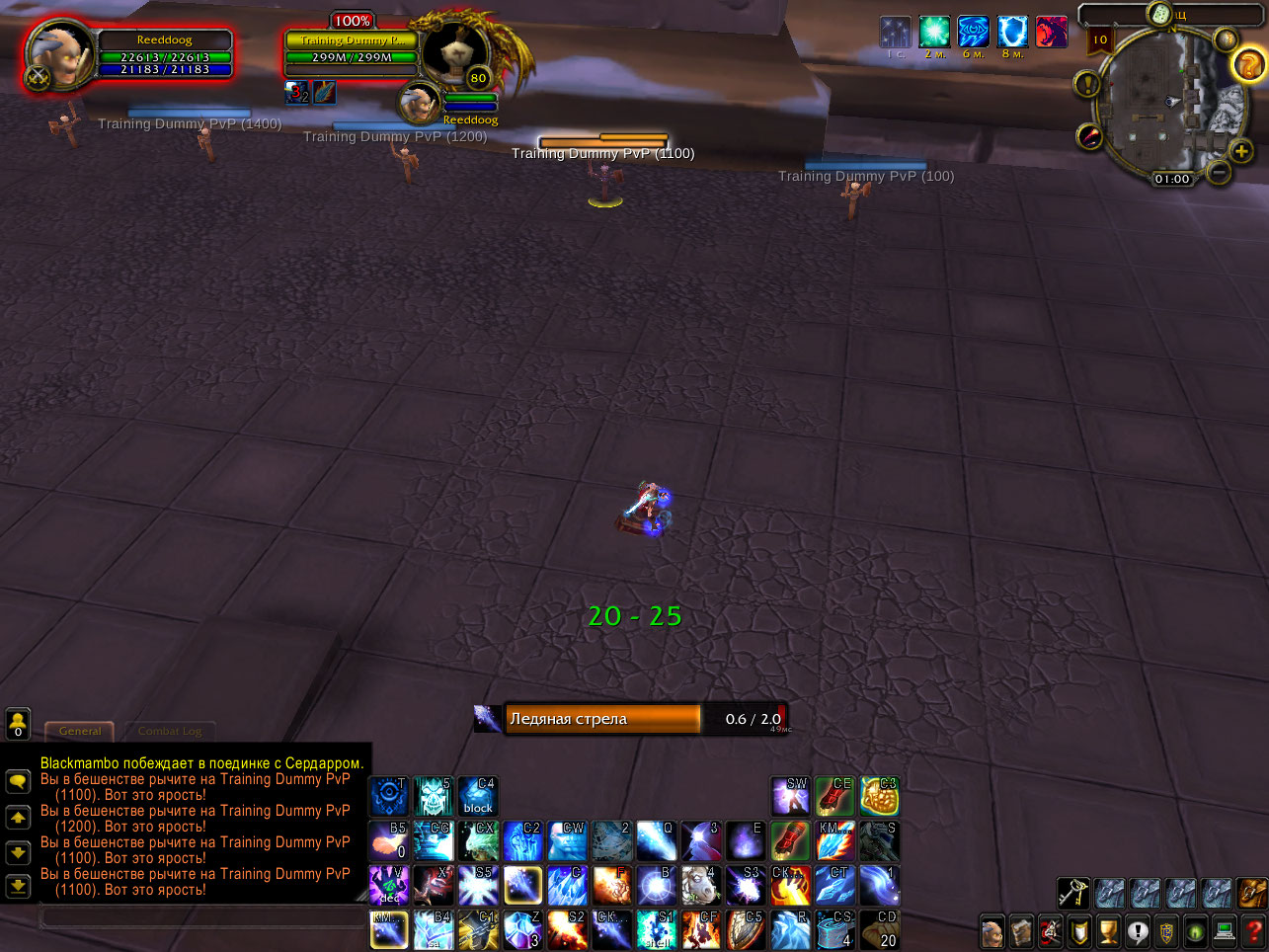Select the General chat tab
This screenshot has height=952, width=1269.
click(x=79, y=732)
